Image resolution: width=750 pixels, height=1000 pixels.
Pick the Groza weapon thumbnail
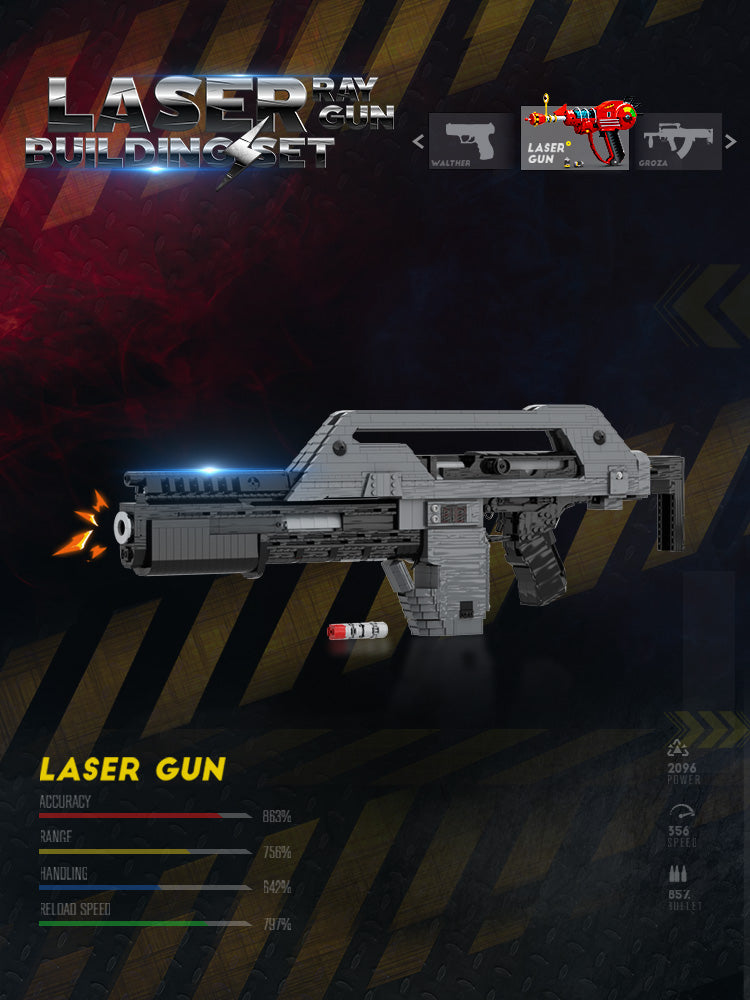[679, 141]
